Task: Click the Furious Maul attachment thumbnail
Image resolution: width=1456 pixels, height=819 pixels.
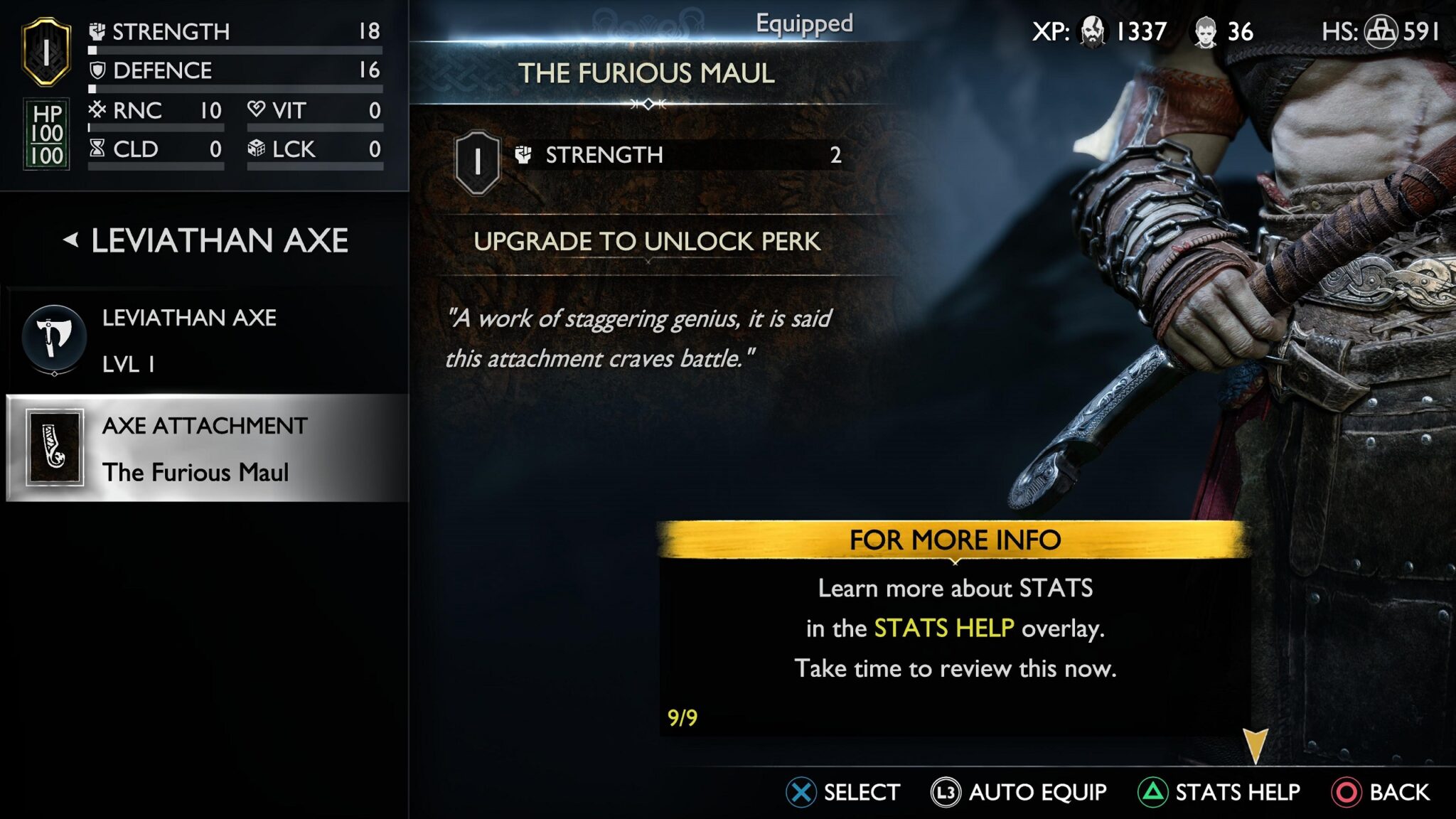Action: [55, 448]
